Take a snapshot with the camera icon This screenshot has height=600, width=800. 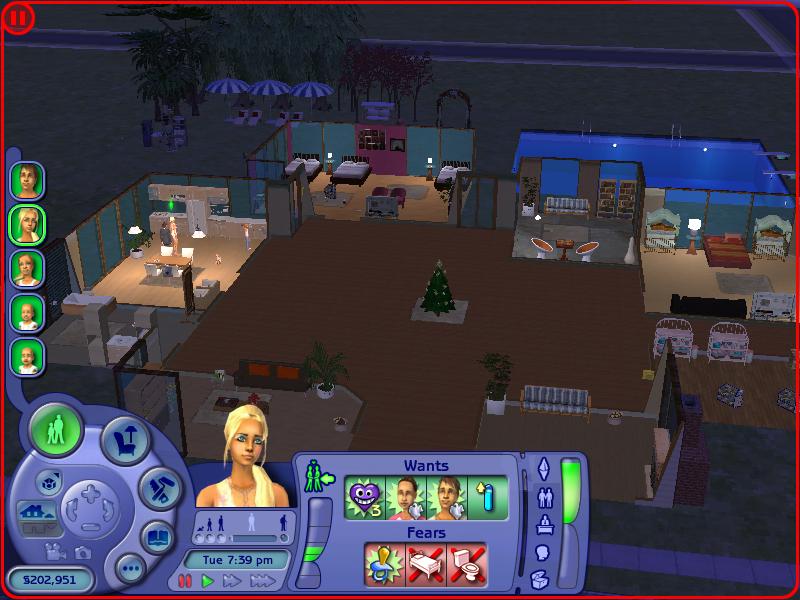[82, 551]
